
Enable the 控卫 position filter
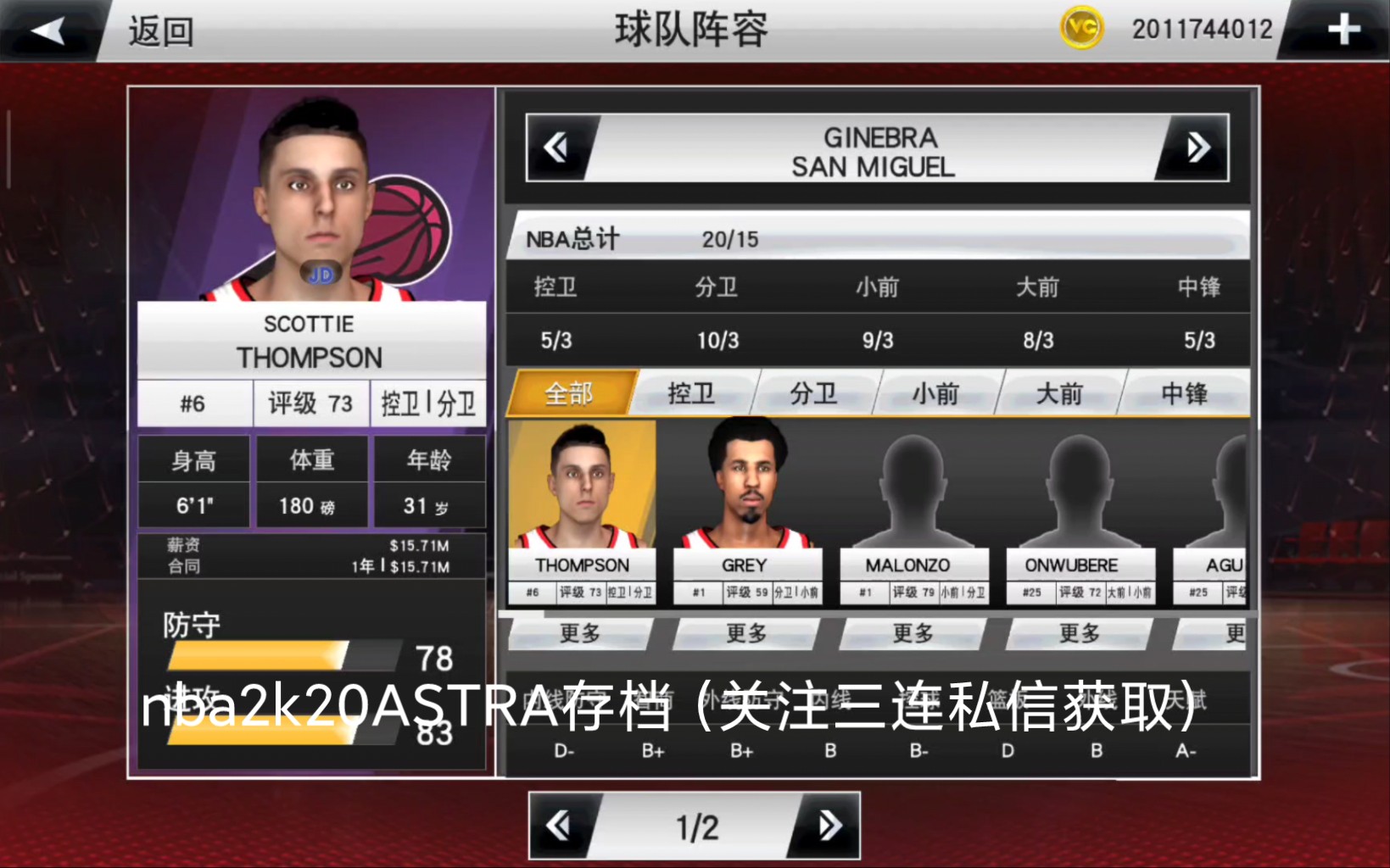point(691,393)
